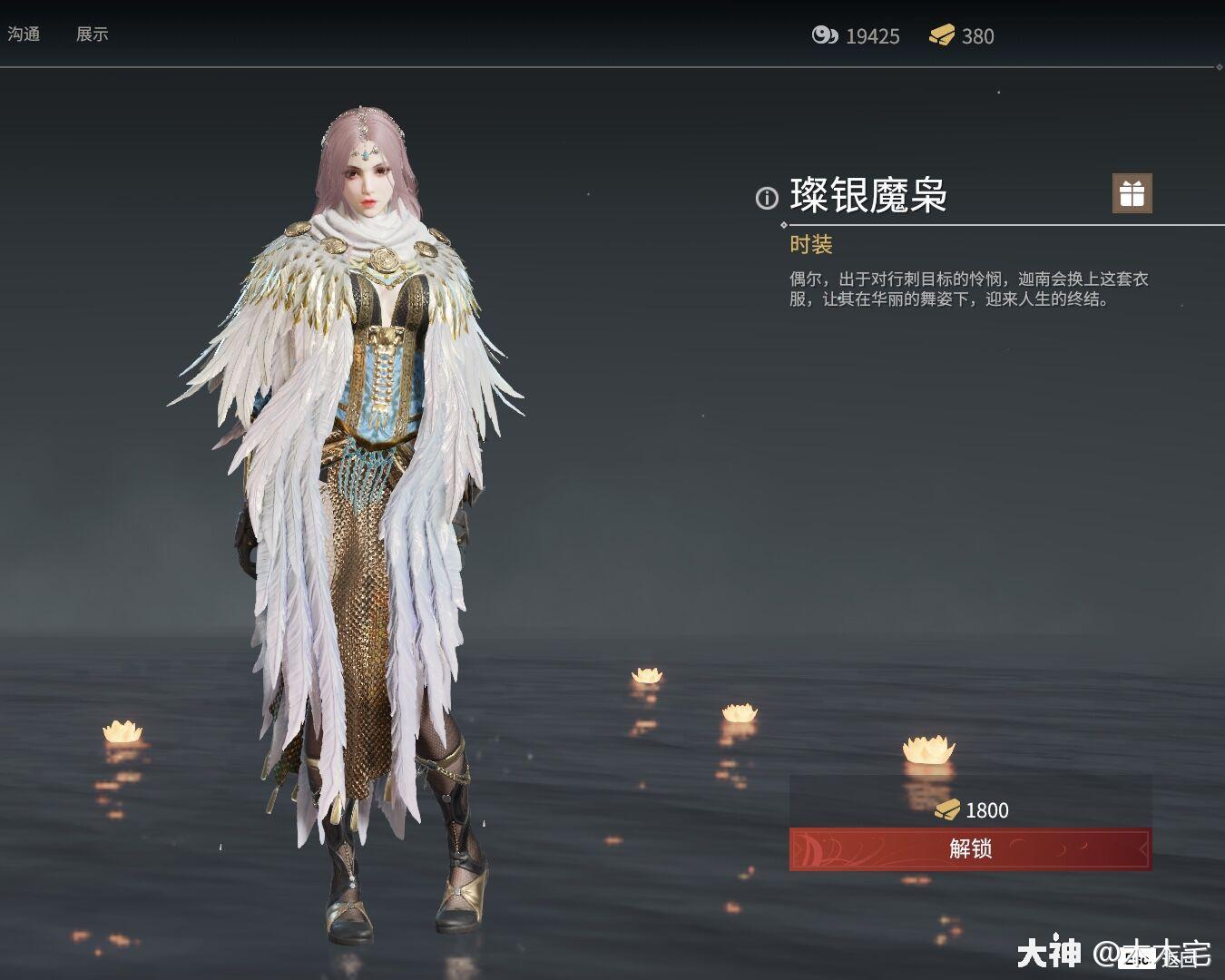The width and height of the screenshot is (1225, 980).
Task: Click the 19425 currency amount
Action: coord(871,36)
